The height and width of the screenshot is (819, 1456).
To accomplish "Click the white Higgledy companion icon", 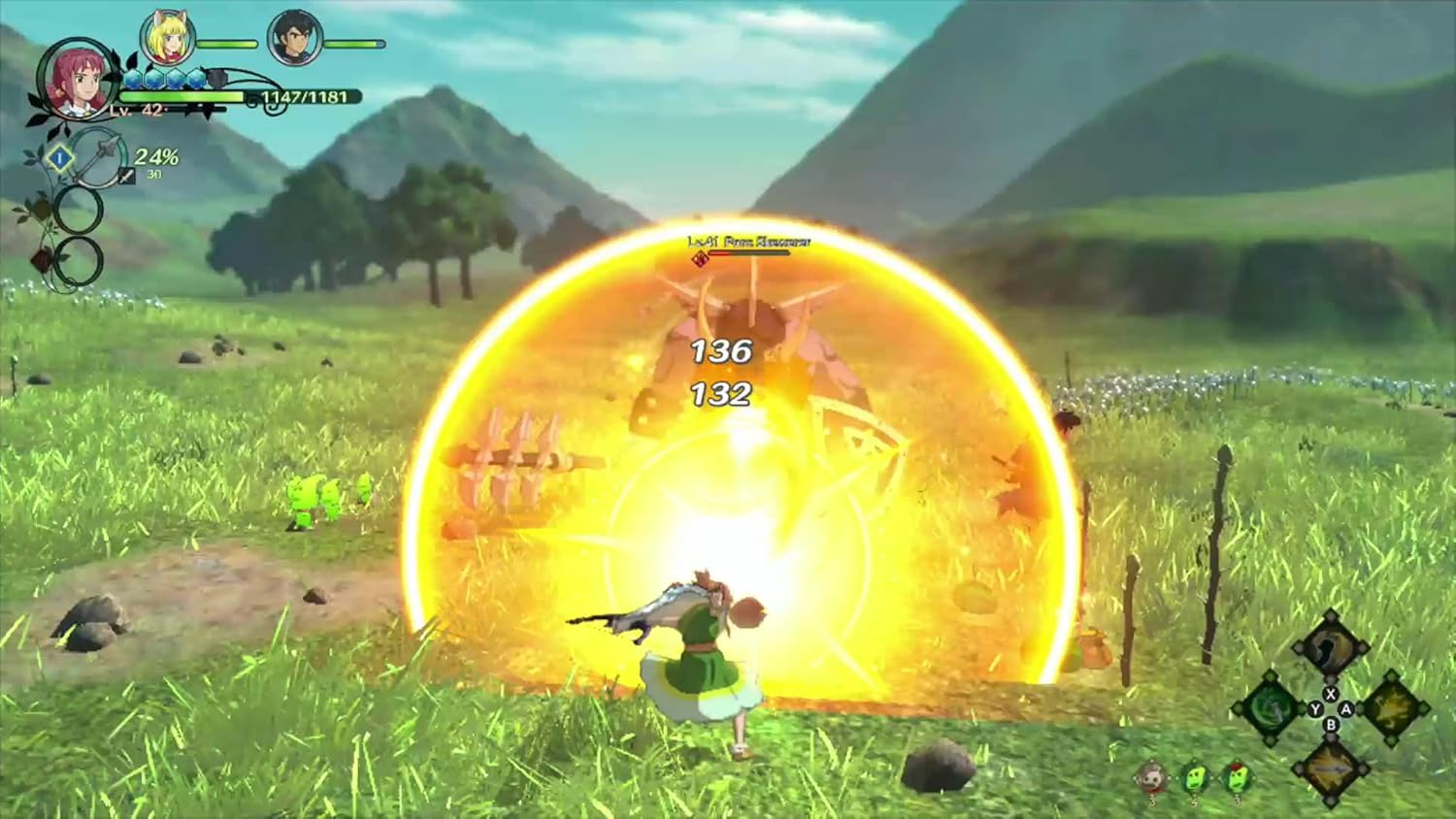I will pyautogui.click(x=1152, y=778).
